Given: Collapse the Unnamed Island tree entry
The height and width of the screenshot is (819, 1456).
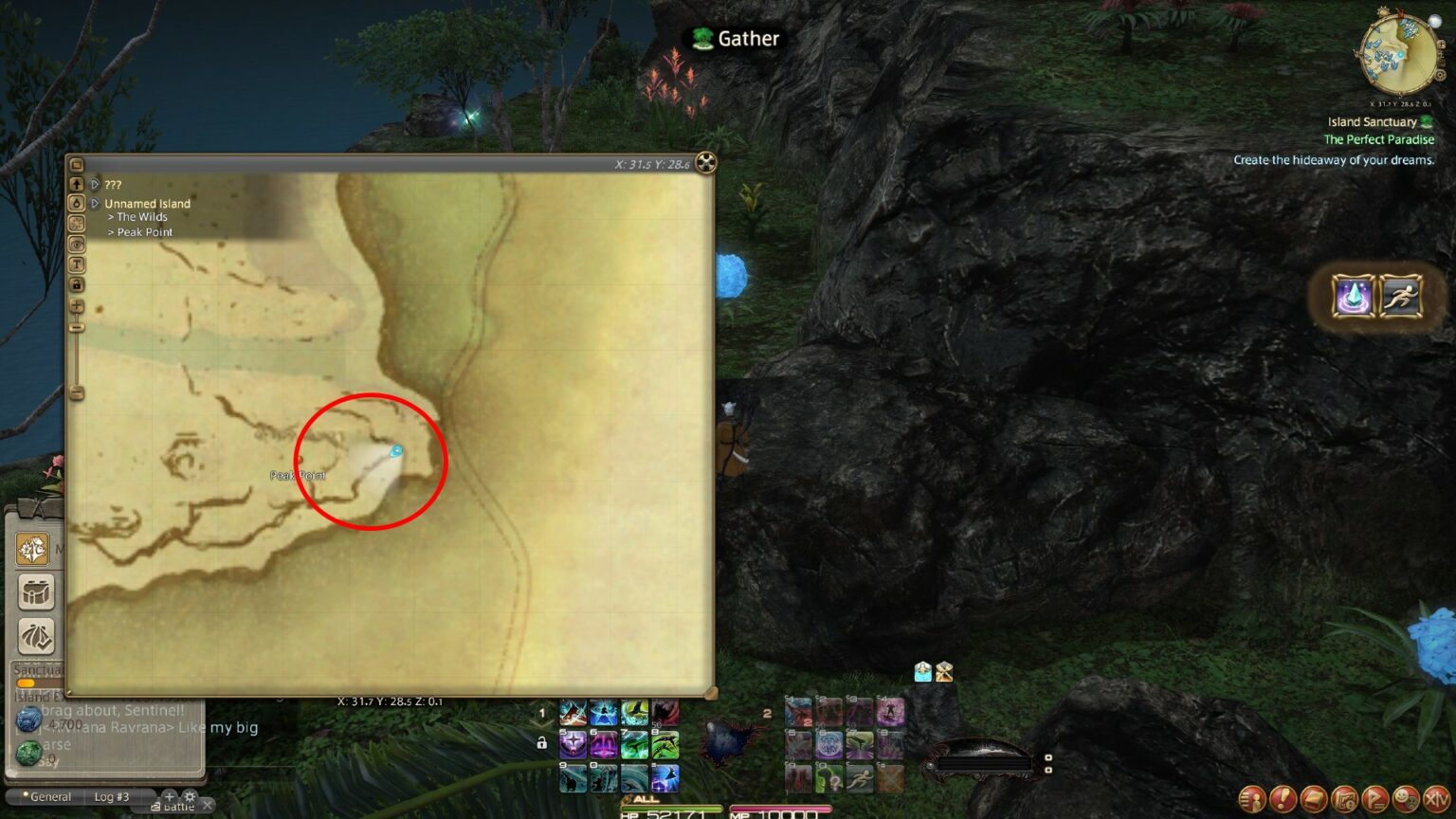Looking at the screenshot, I should [x=96, y=203].
